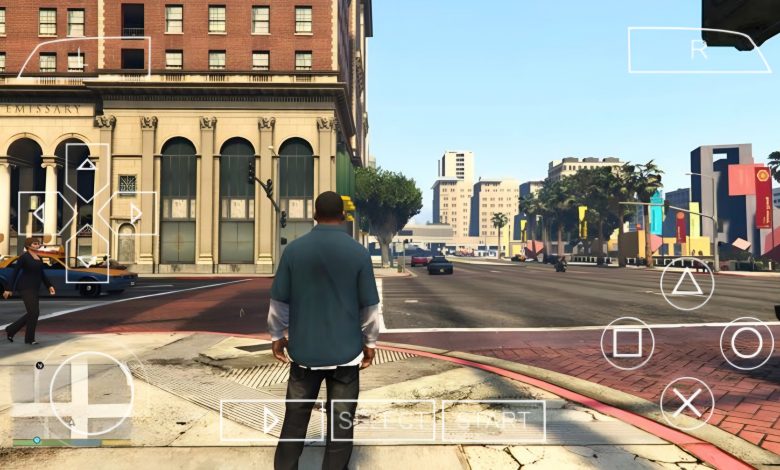Tap the D-pad right arrow
Viewport: 780px width, 470px height.
pos(133,213)
